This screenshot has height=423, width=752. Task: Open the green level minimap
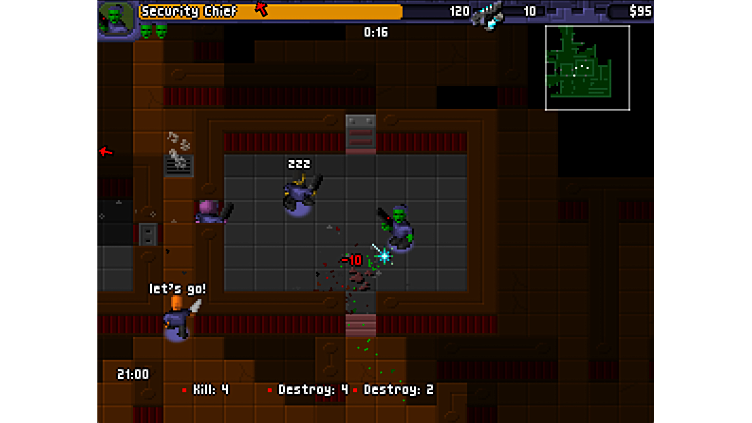click(587, 67)
